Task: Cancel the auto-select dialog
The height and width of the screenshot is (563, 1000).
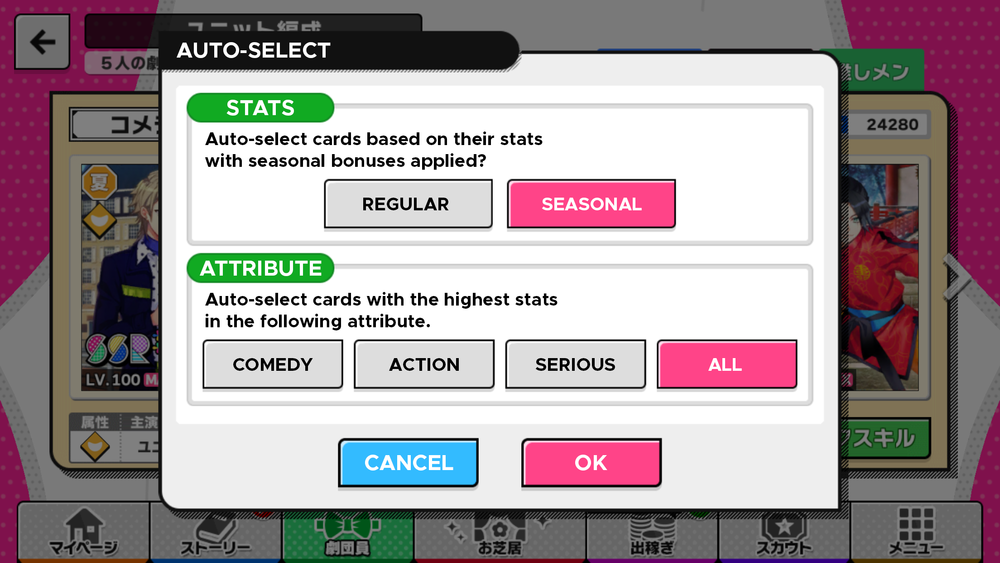Action: tap(408, 463)
